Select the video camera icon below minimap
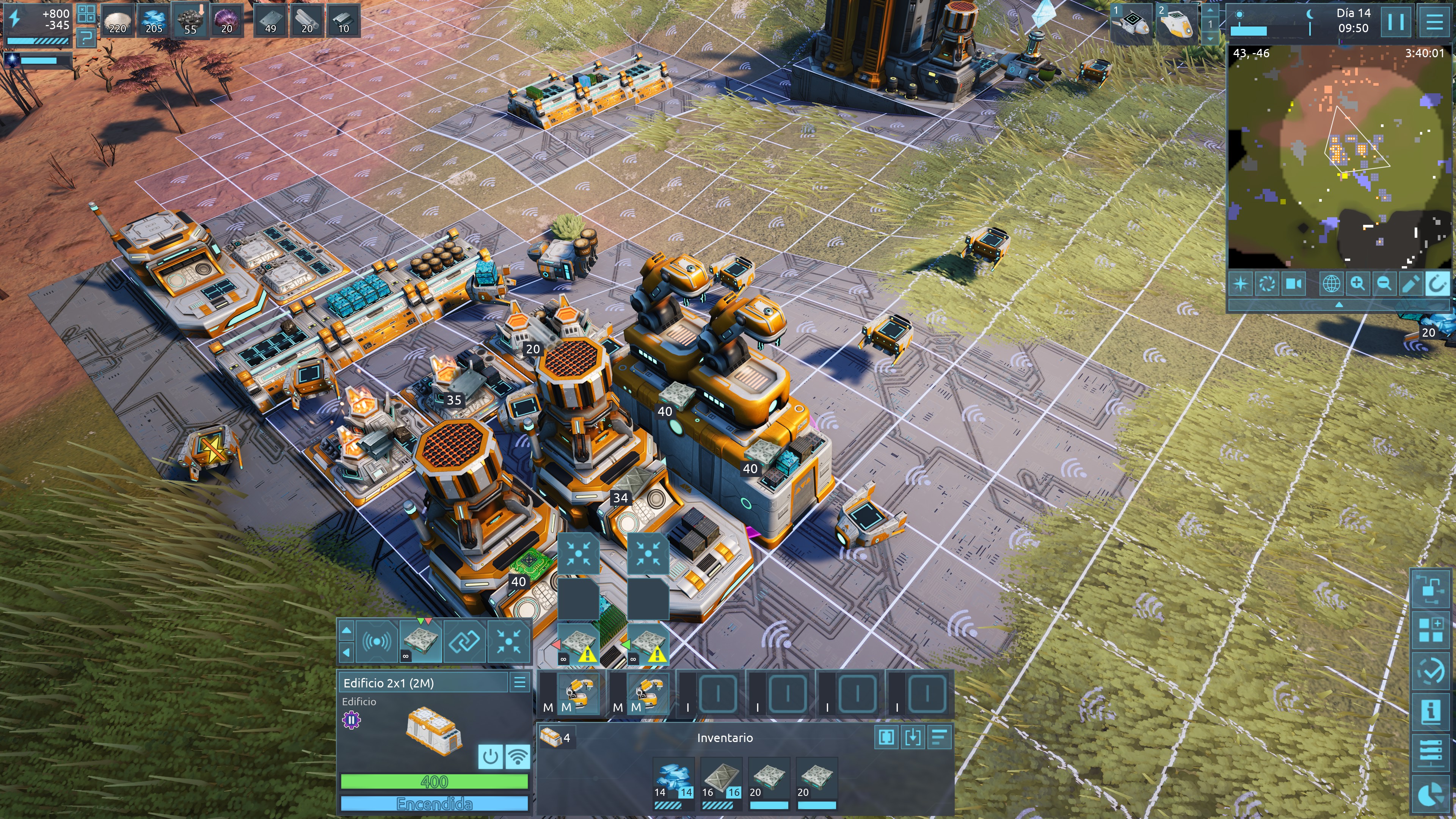 (1294, 283)
